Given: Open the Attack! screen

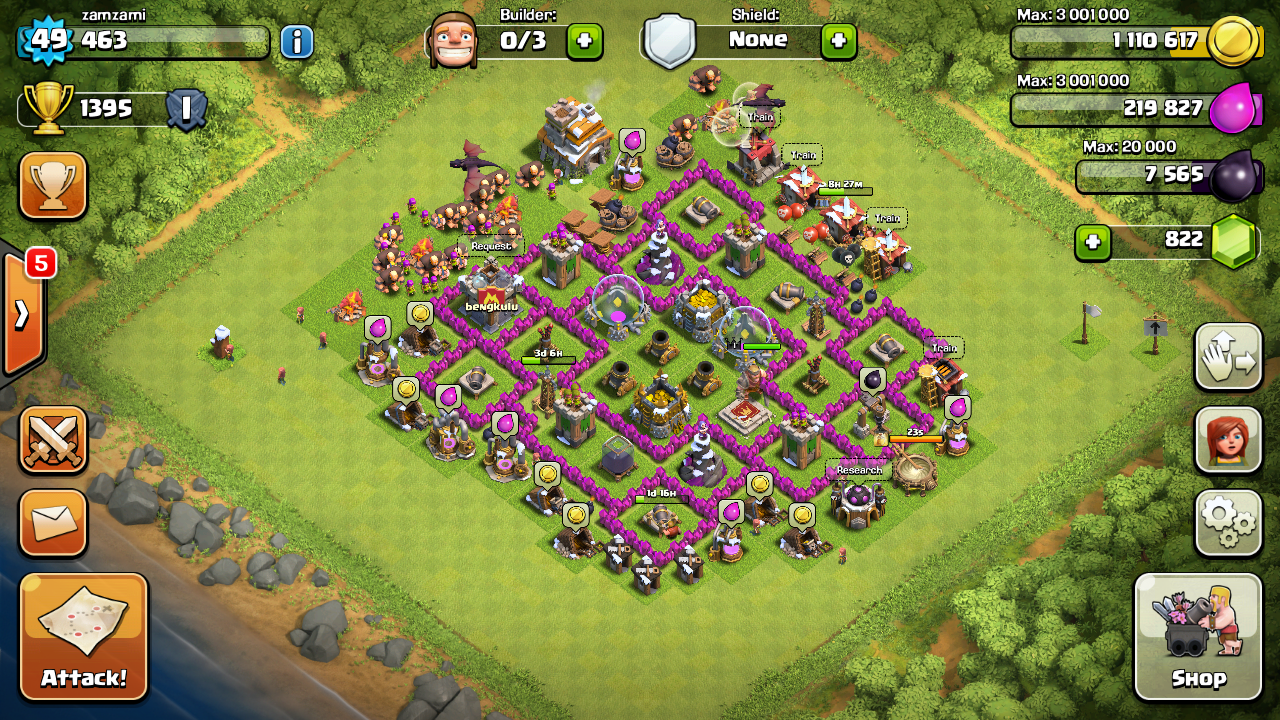Looking at the screenshot, I should pos(84,637).
